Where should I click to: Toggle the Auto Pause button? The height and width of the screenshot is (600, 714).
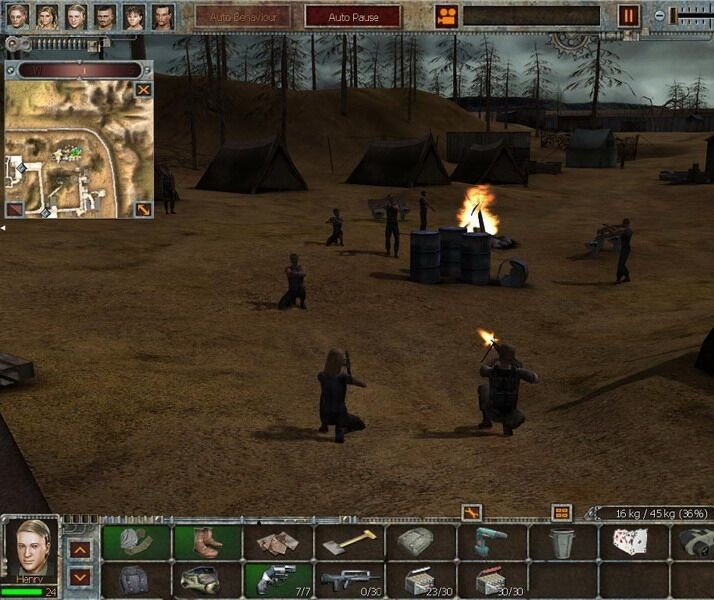tap(352, 17)
